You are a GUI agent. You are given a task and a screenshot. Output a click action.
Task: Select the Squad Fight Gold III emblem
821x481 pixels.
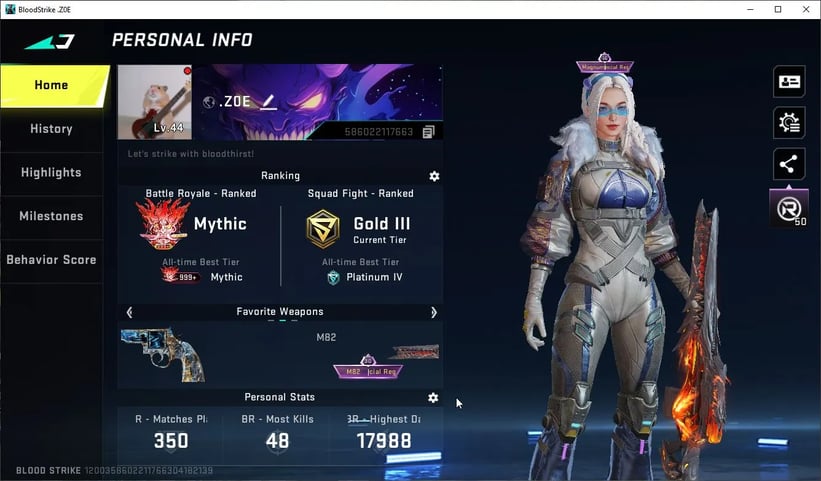coord(322,229)
